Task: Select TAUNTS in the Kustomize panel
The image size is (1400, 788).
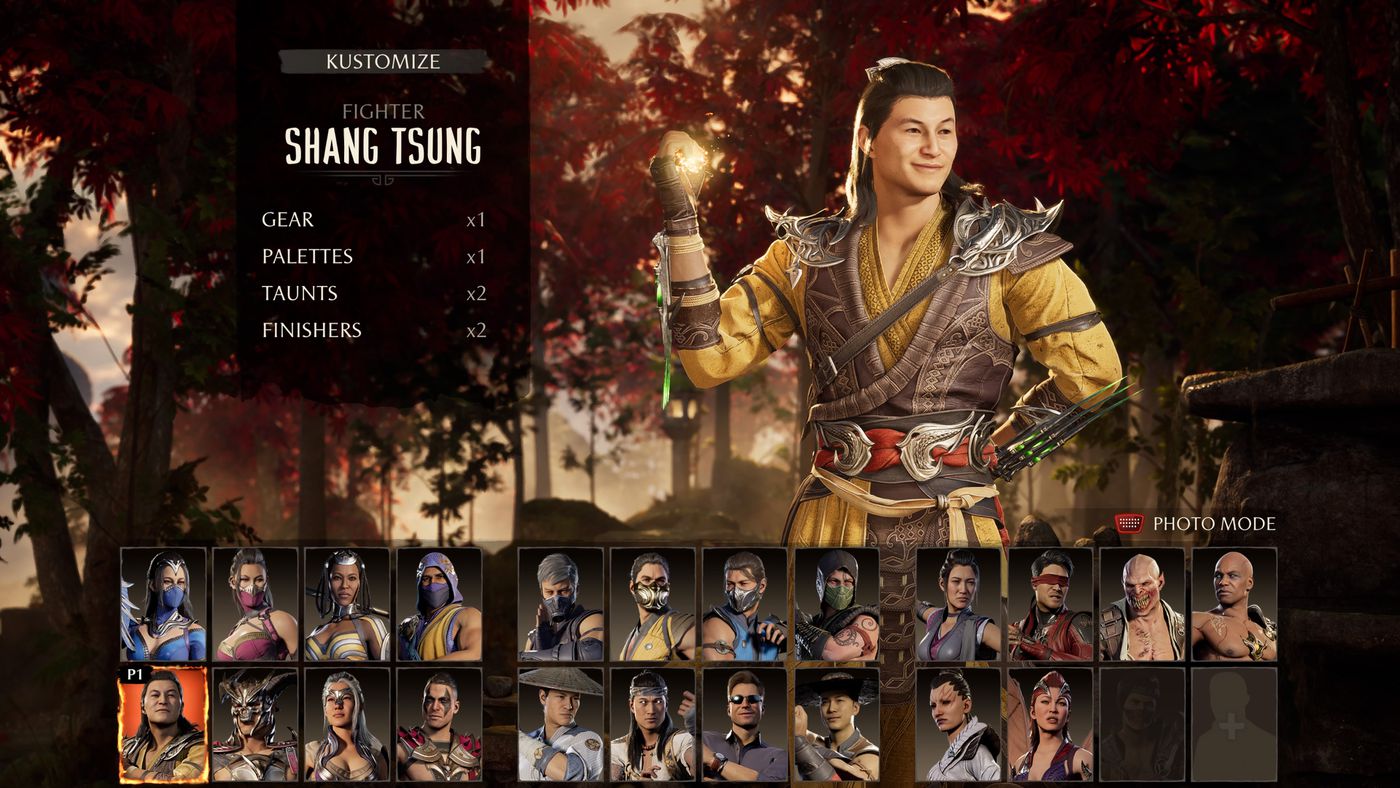Action: tap(298, 293)
